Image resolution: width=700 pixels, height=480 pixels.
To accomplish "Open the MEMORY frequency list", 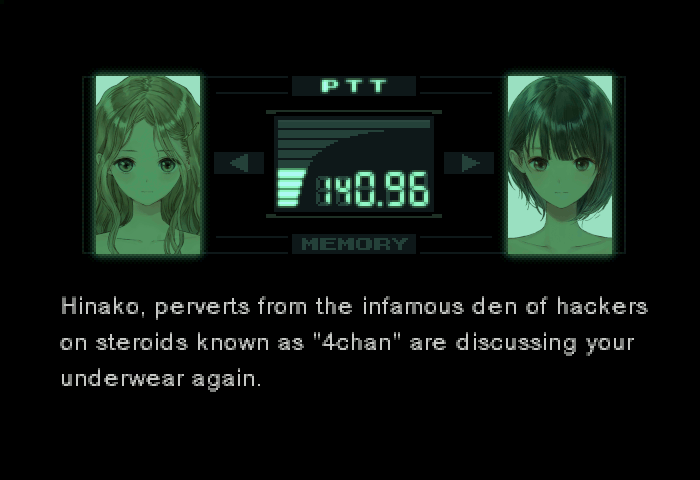I will (354, 243).
